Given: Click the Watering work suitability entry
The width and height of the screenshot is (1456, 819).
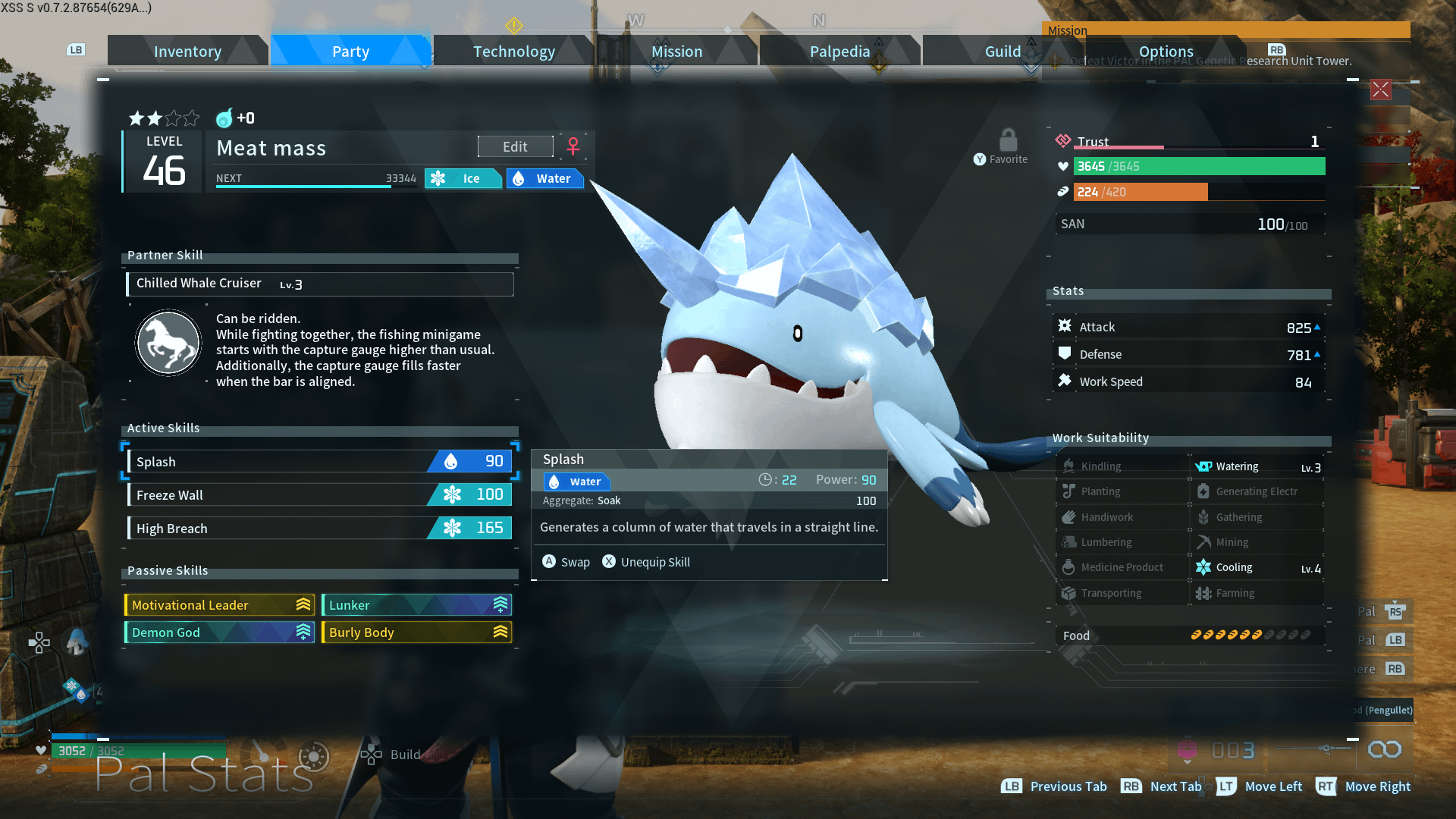Looking at the screenshot, I should tap(1257, 467).
